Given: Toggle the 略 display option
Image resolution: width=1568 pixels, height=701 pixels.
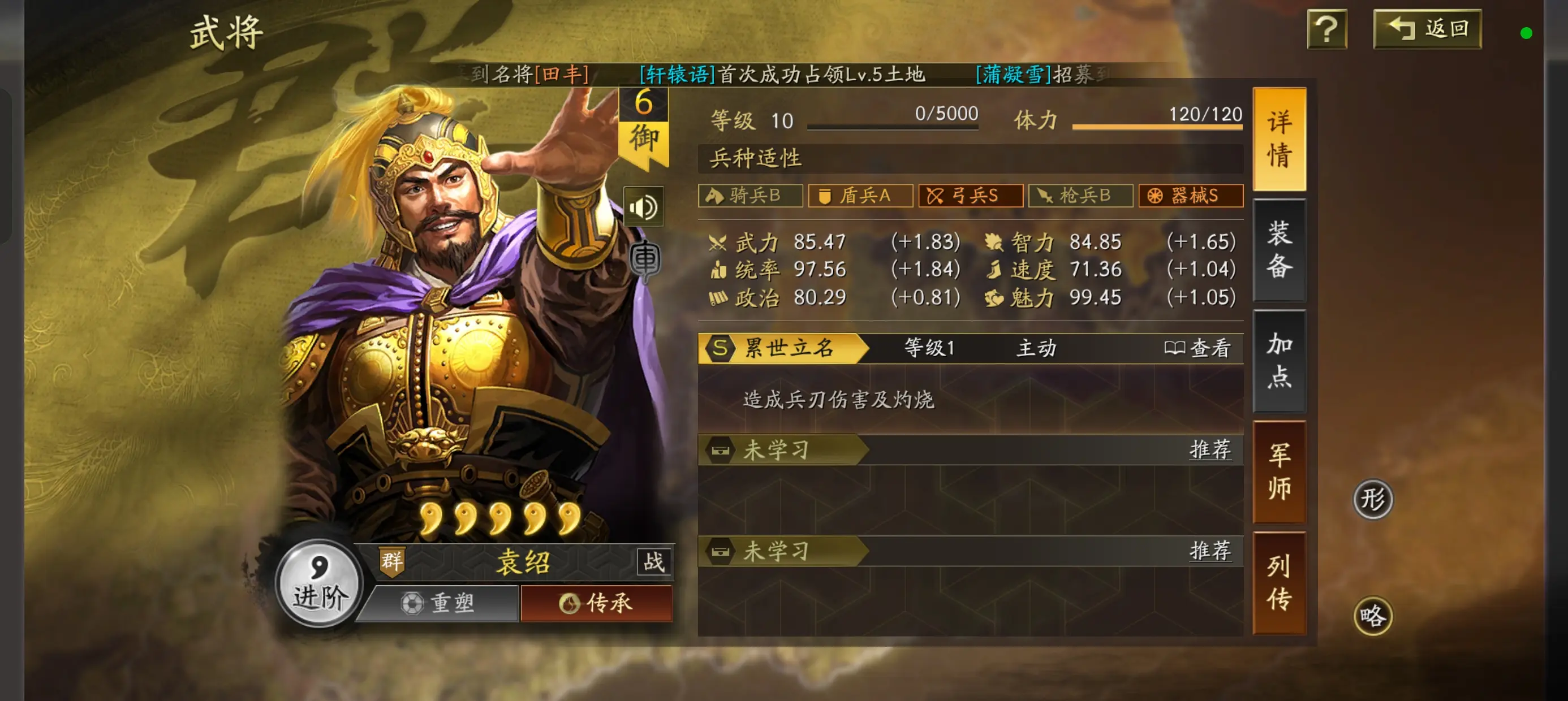Looking at the screenshot, I should point(1373,615).
